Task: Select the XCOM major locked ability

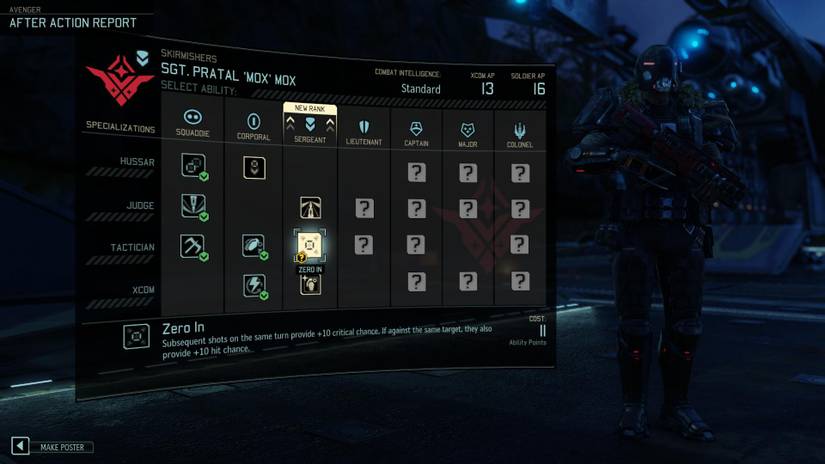Action: click(x=468, y=282)
